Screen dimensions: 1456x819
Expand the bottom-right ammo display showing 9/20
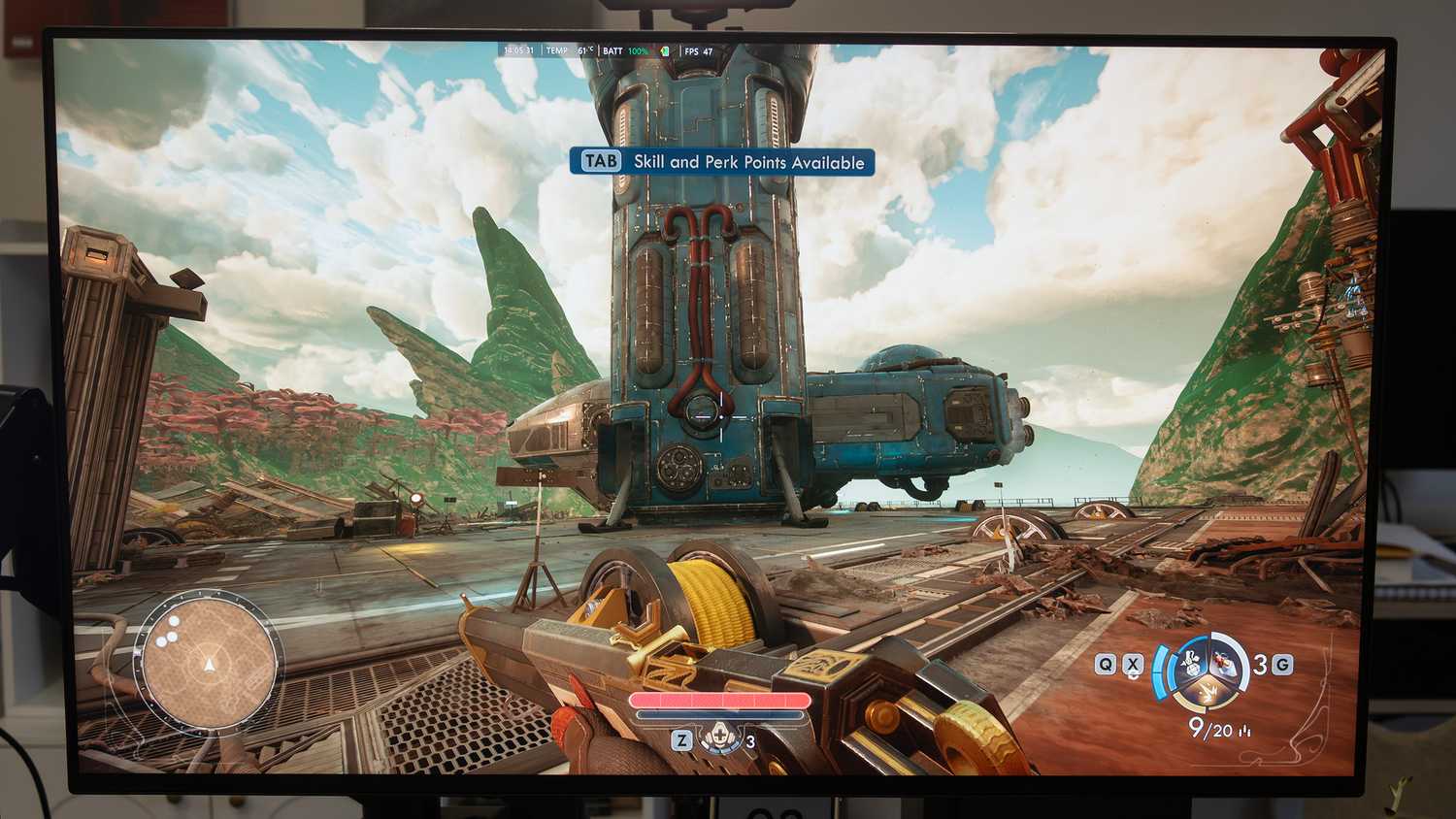coord(1209,727)
